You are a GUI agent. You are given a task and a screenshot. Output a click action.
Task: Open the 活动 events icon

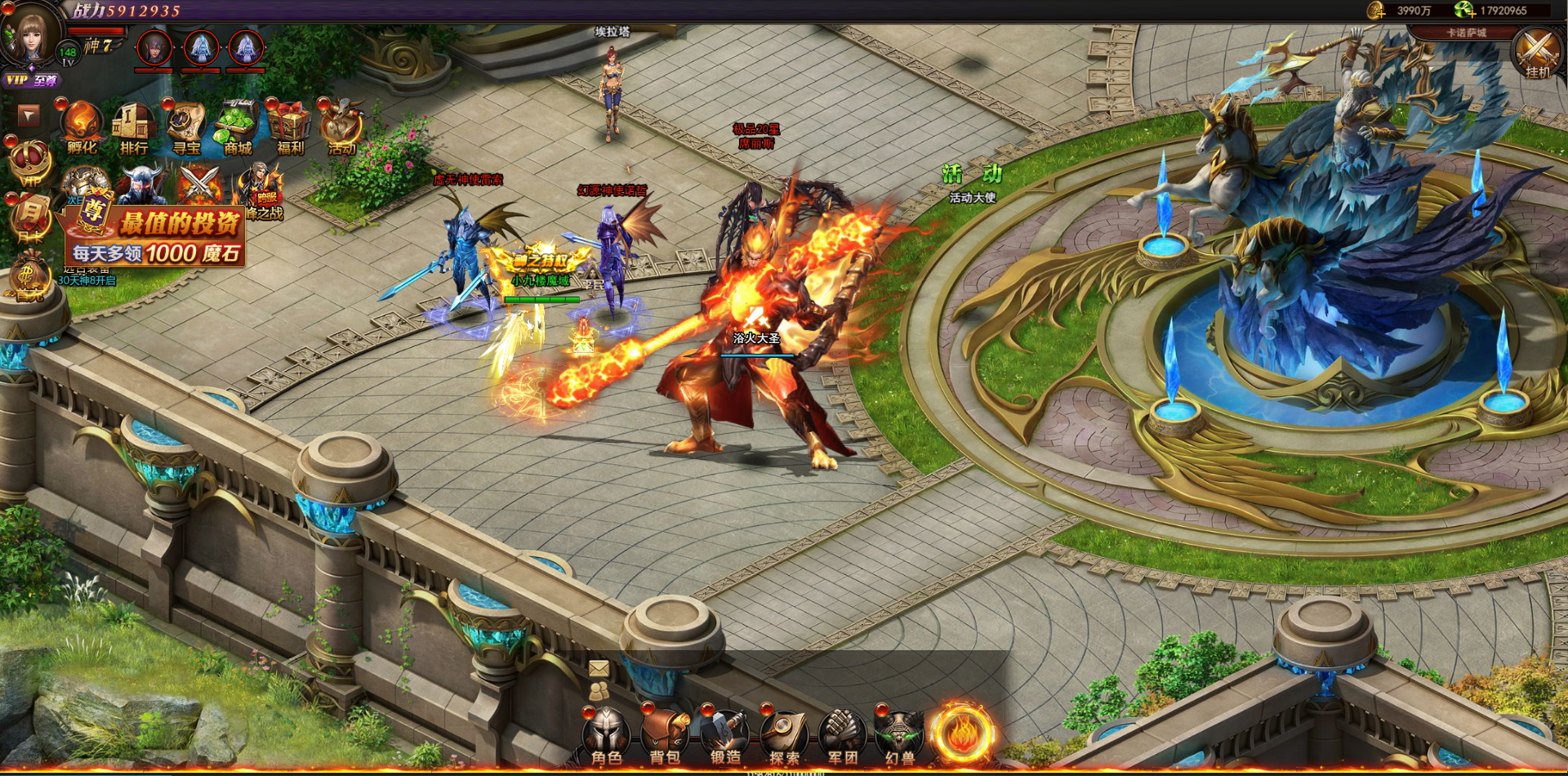pyautogui.click(x=342, y=127)
